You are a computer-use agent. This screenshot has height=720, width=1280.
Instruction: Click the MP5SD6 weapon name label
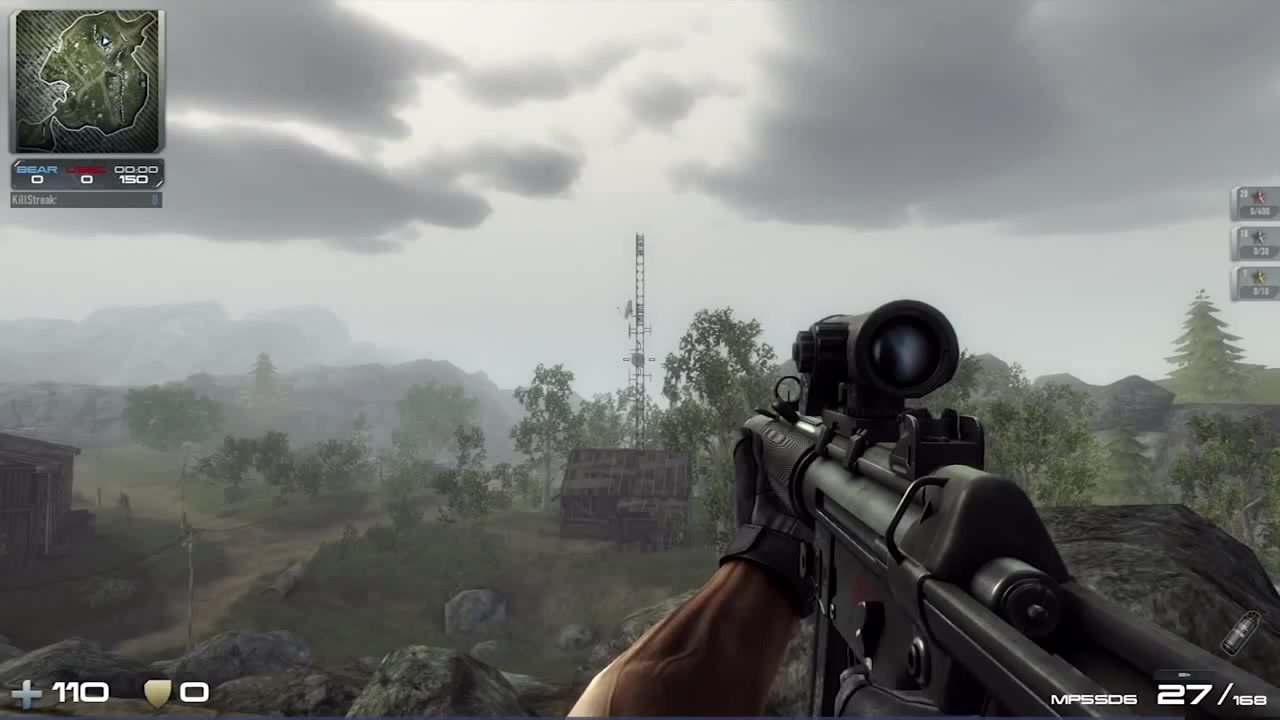coord(1093,699)
